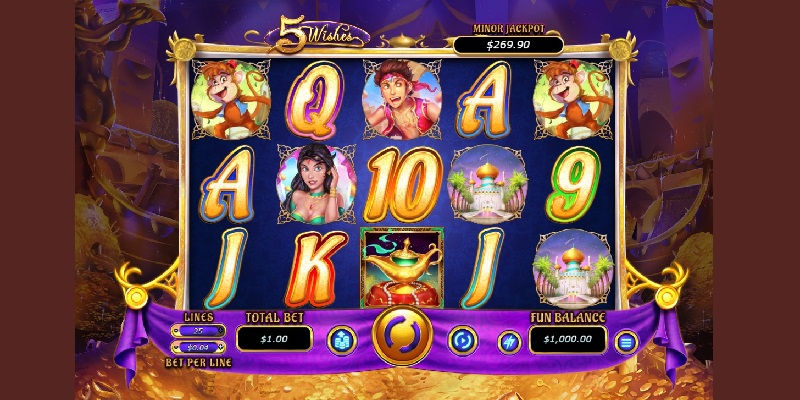Open the hamburger menu
The image size is (800, 400).
click(627, 343)
